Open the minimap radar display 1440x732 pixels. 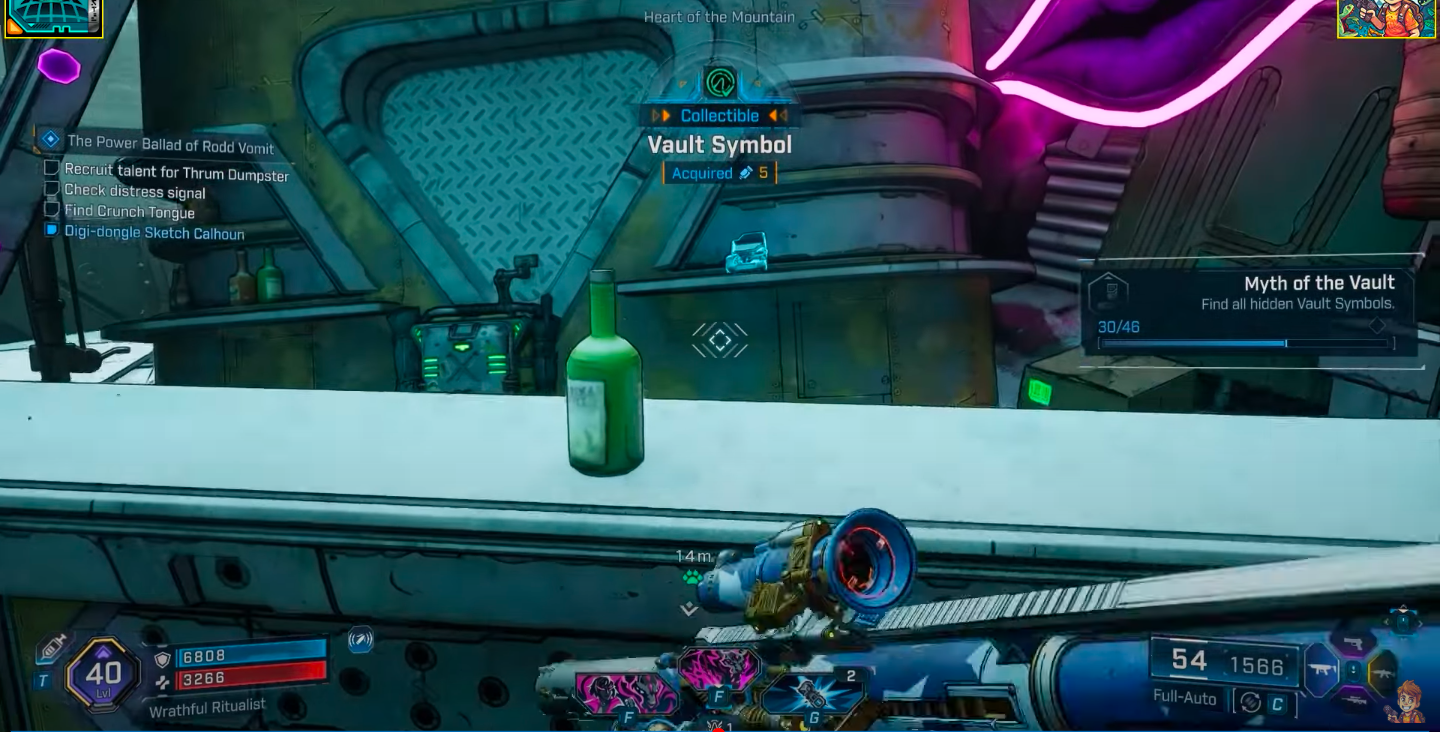click(54, 18)
